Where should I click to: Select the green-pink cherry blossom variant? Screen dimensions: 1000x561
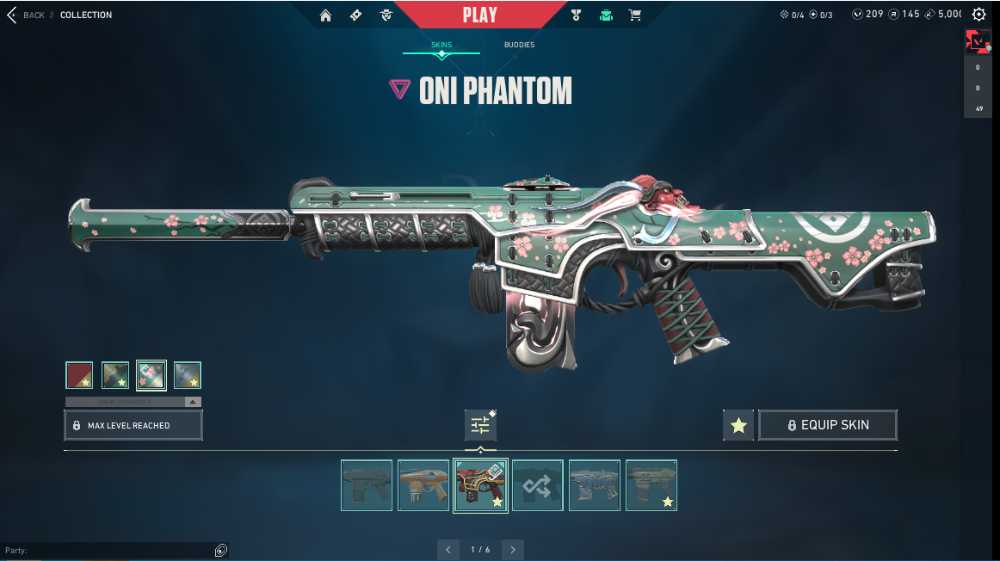tap(151, 375)
